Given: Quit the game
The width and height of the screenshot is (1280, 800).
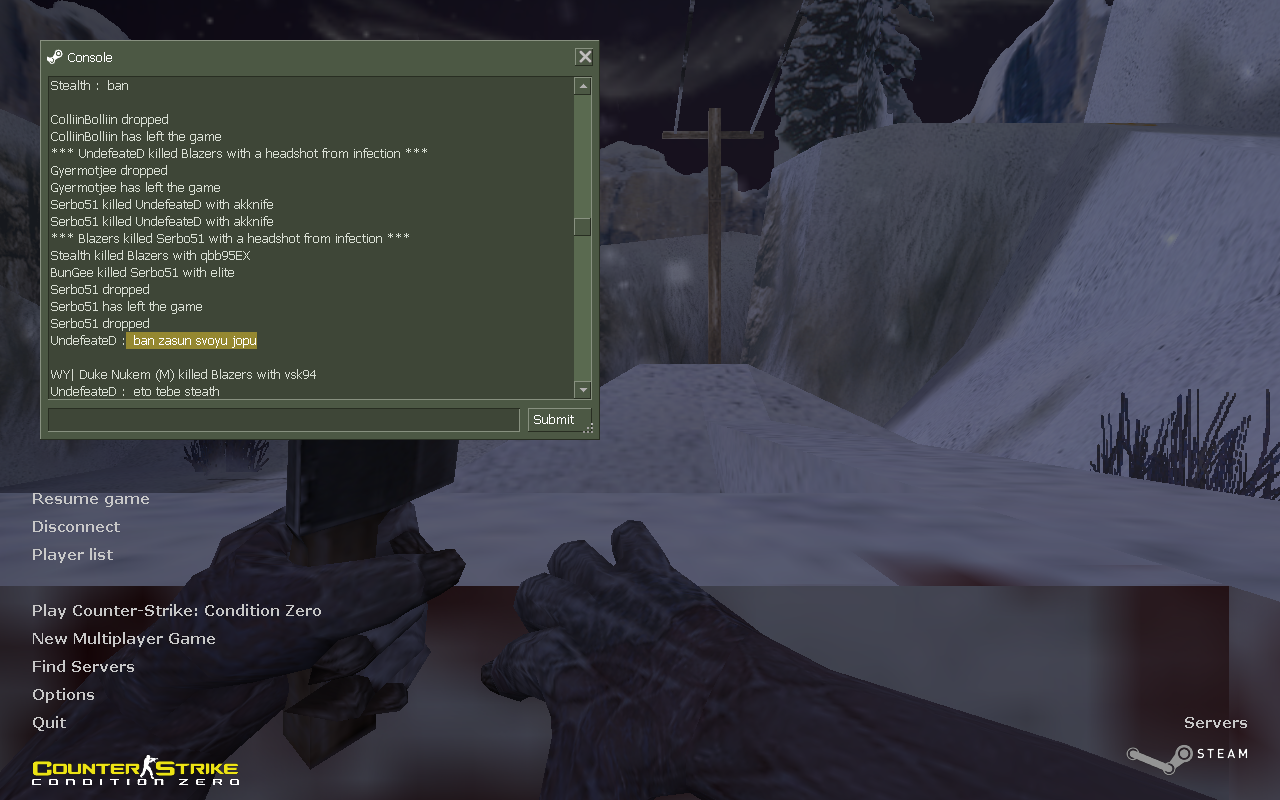Looking at the screenshot, I should point(49,723).
